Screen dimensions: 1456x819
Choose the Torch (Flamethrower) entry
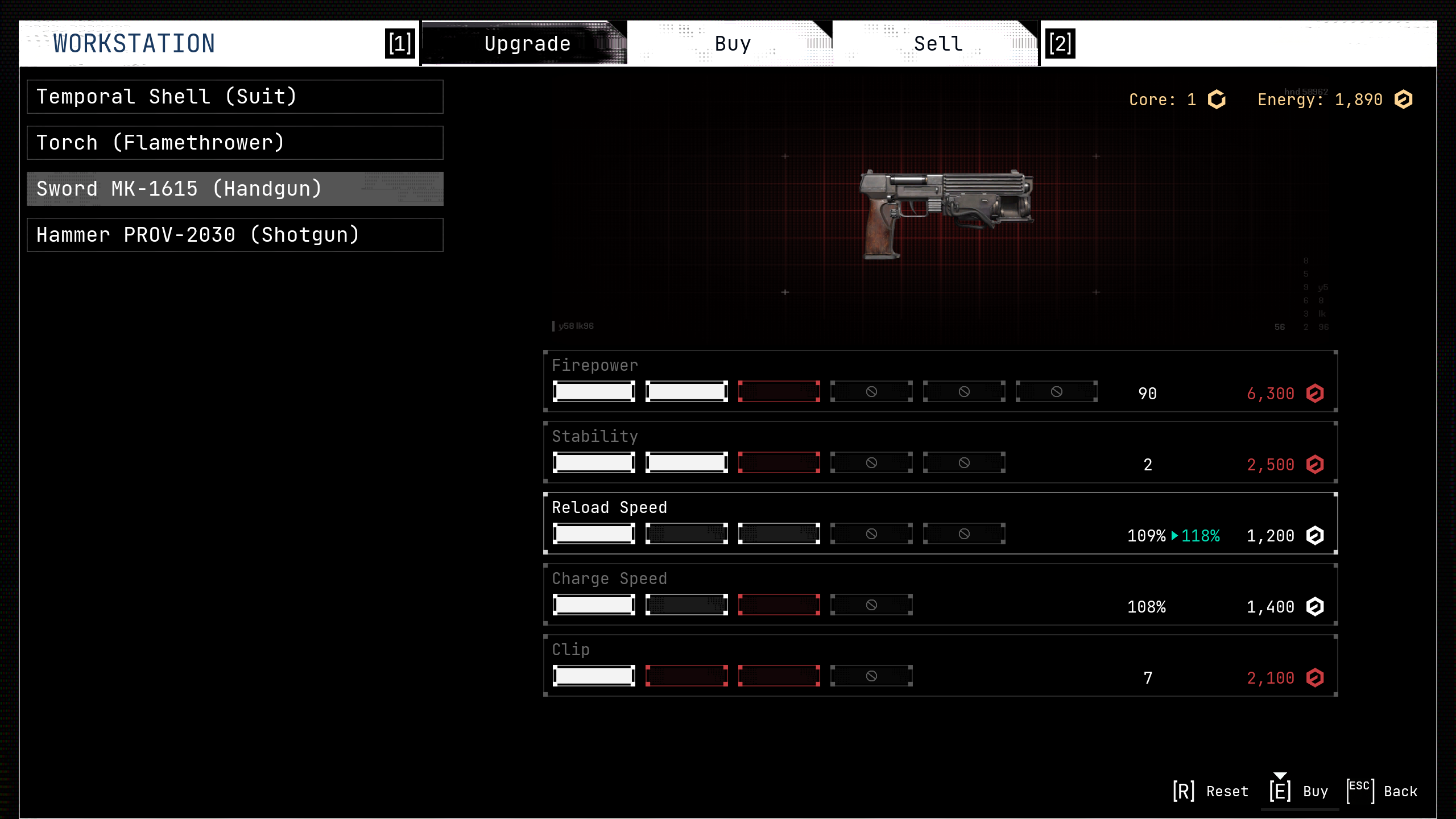point(235,143)
